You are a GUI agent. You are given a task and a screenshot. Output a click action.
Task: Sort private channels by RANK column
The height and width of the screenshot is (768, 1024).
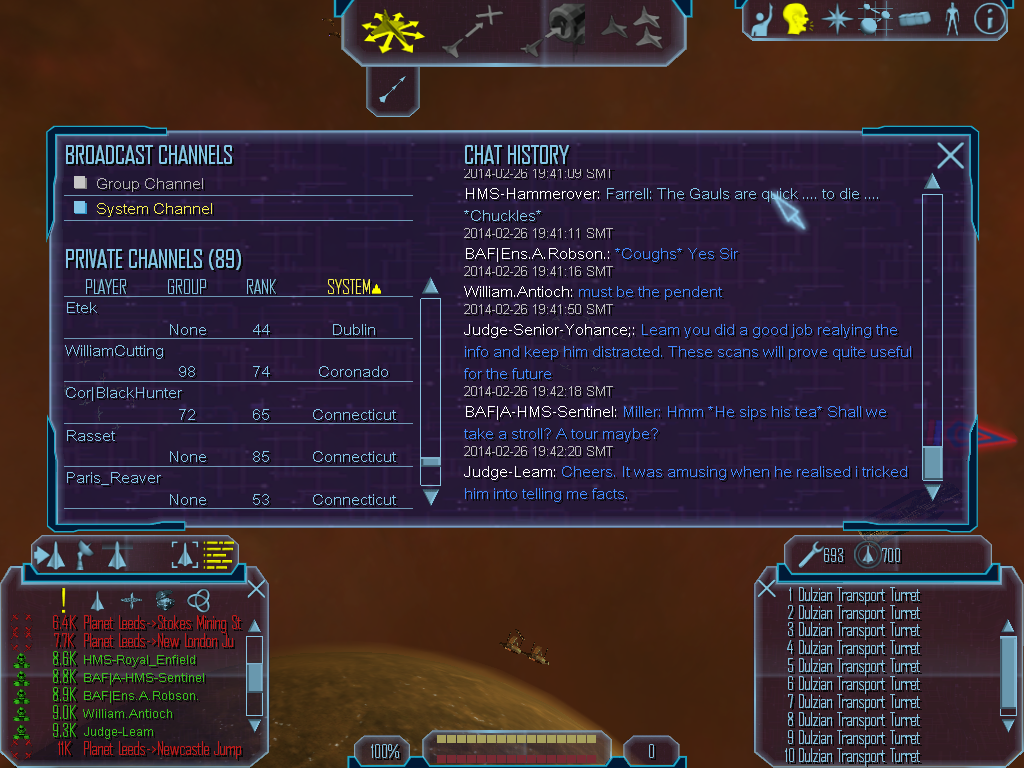261,287
